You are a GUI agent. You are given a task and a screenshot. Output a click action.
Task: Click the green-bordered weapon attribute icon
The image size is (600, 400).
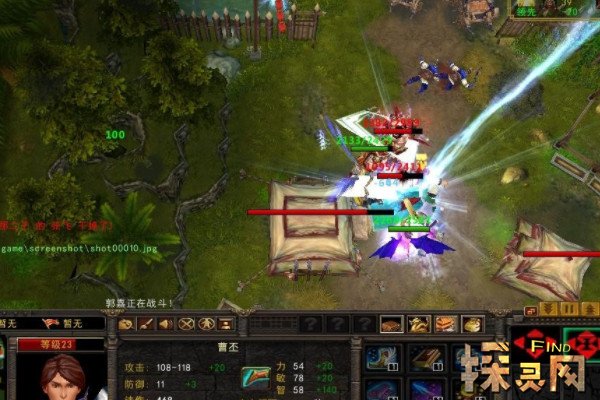click(x=254, y=378)
